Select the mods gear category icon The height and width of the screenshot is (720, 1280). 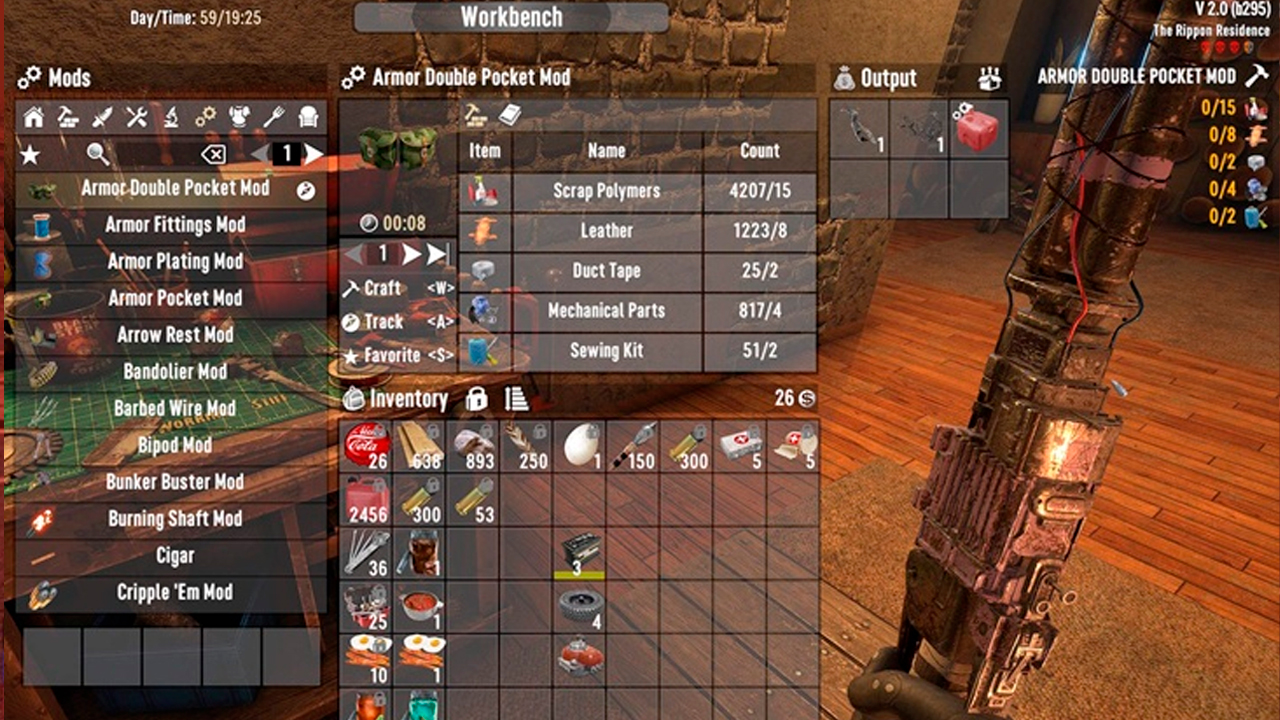pyautogui.click(x=206, y=118)
